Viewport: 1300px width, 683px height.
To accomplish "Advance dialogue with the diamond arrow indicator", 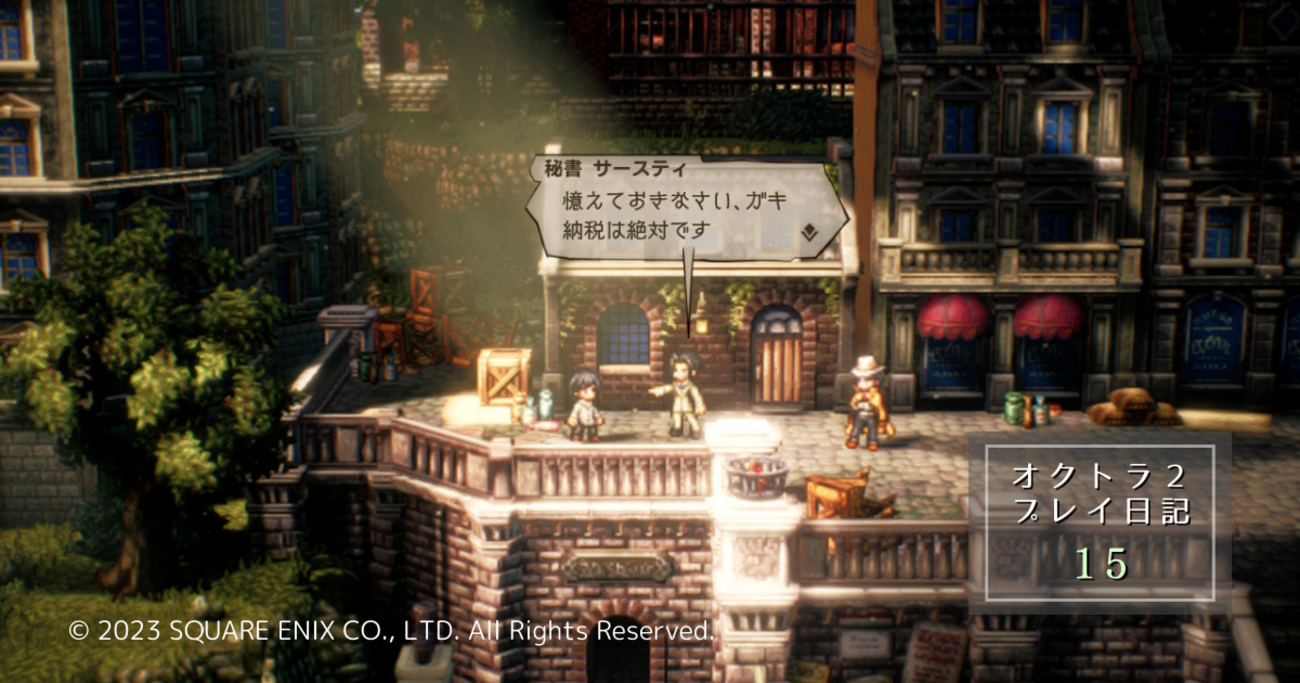I will tap(809, 232).
